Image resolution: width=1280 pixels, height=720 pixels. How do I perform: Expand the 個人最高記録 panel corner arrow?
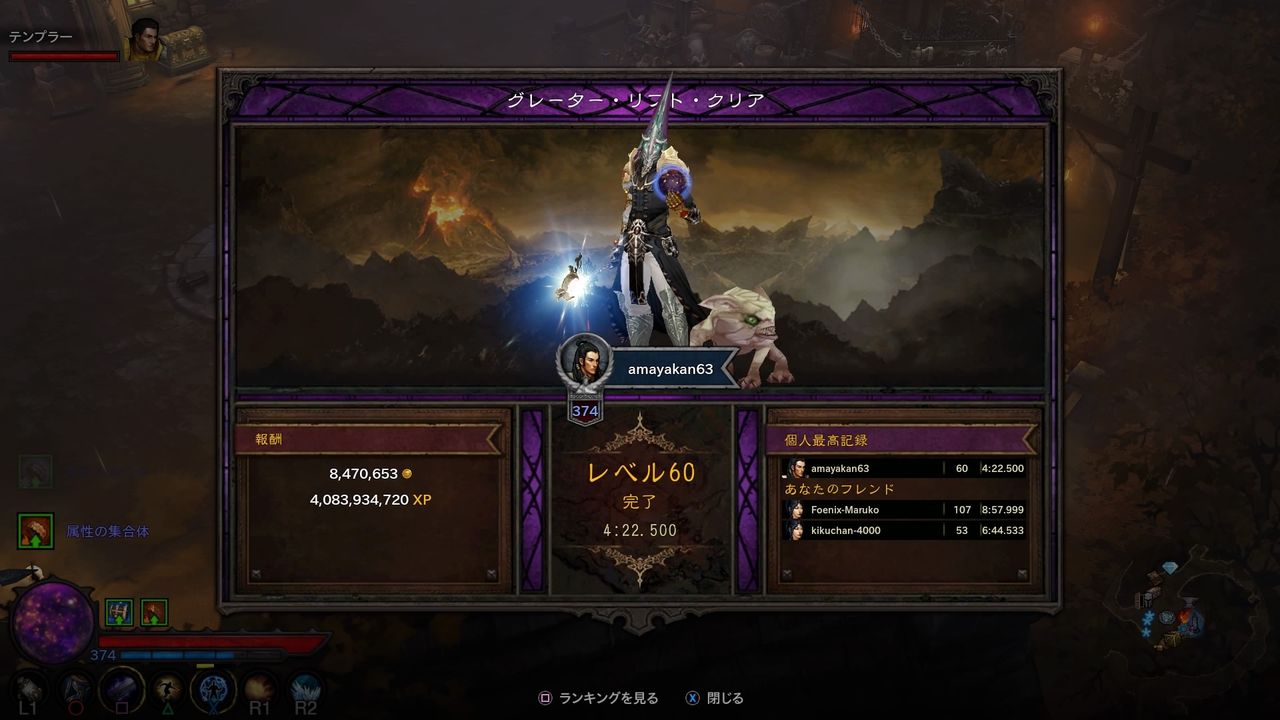tap(1022, 571)
